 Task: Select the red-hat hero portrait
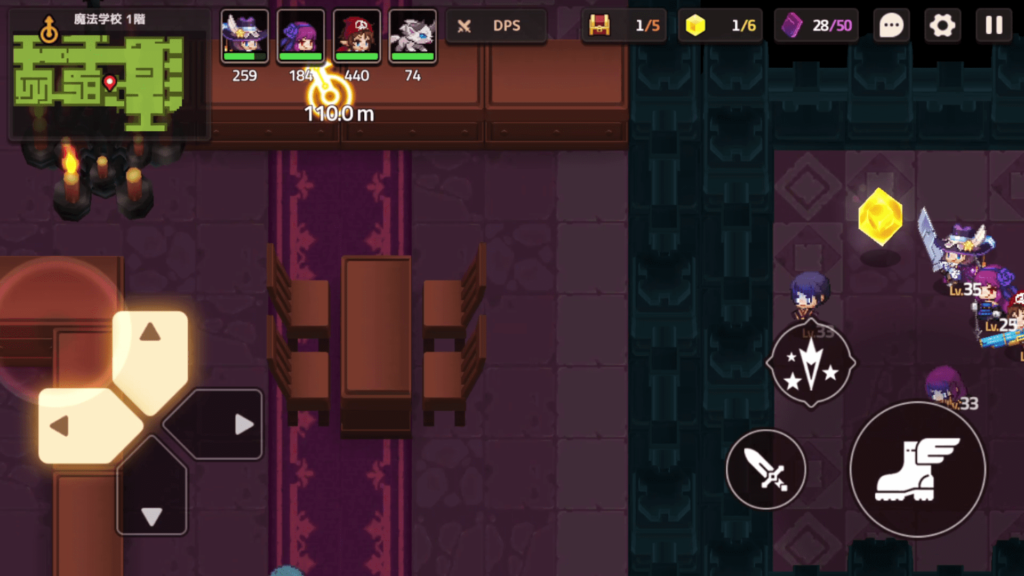click(356, 38)
